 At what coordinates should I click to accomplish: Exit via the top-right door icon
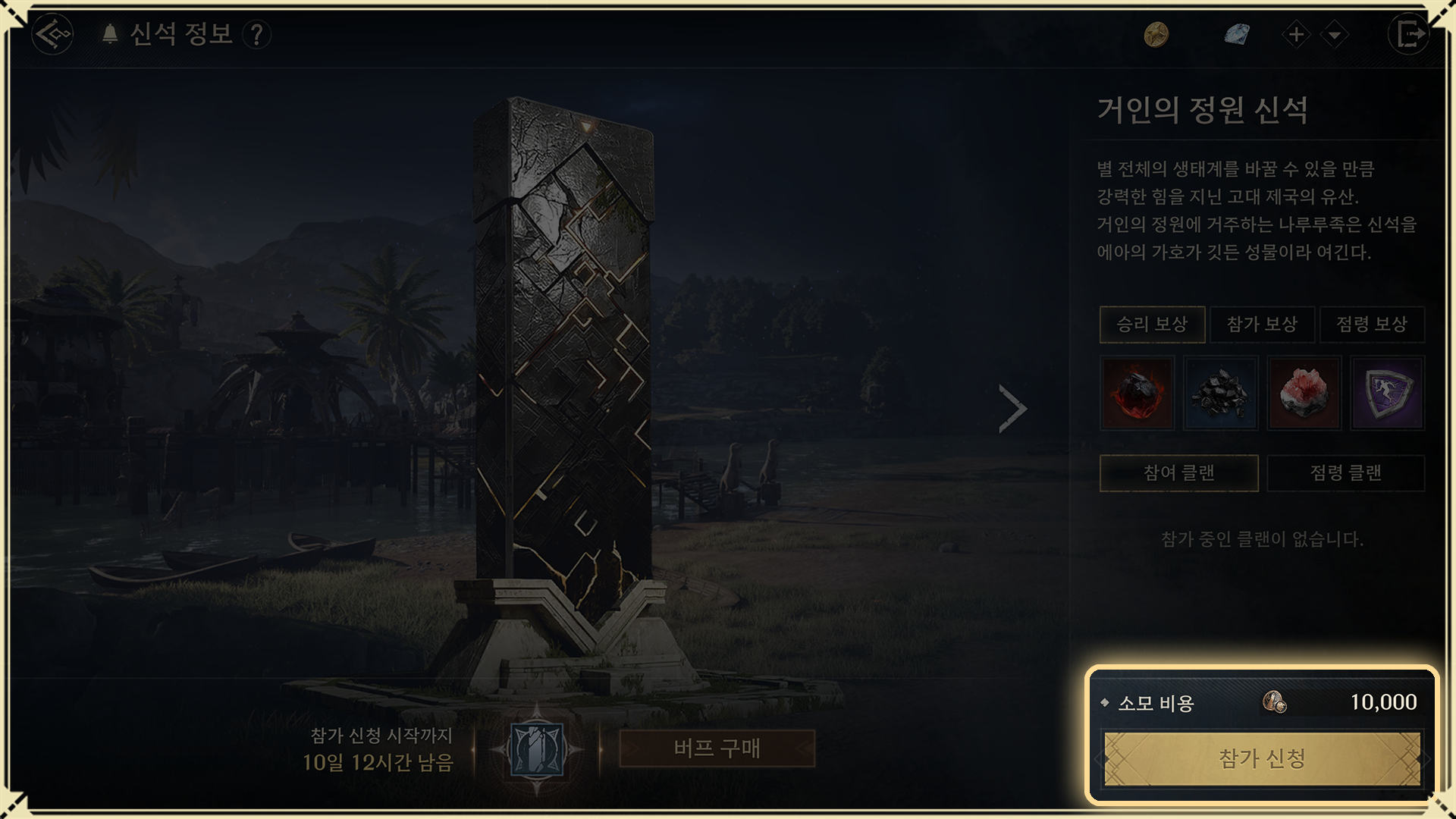pyautogui.click(x=1408, y=34)
